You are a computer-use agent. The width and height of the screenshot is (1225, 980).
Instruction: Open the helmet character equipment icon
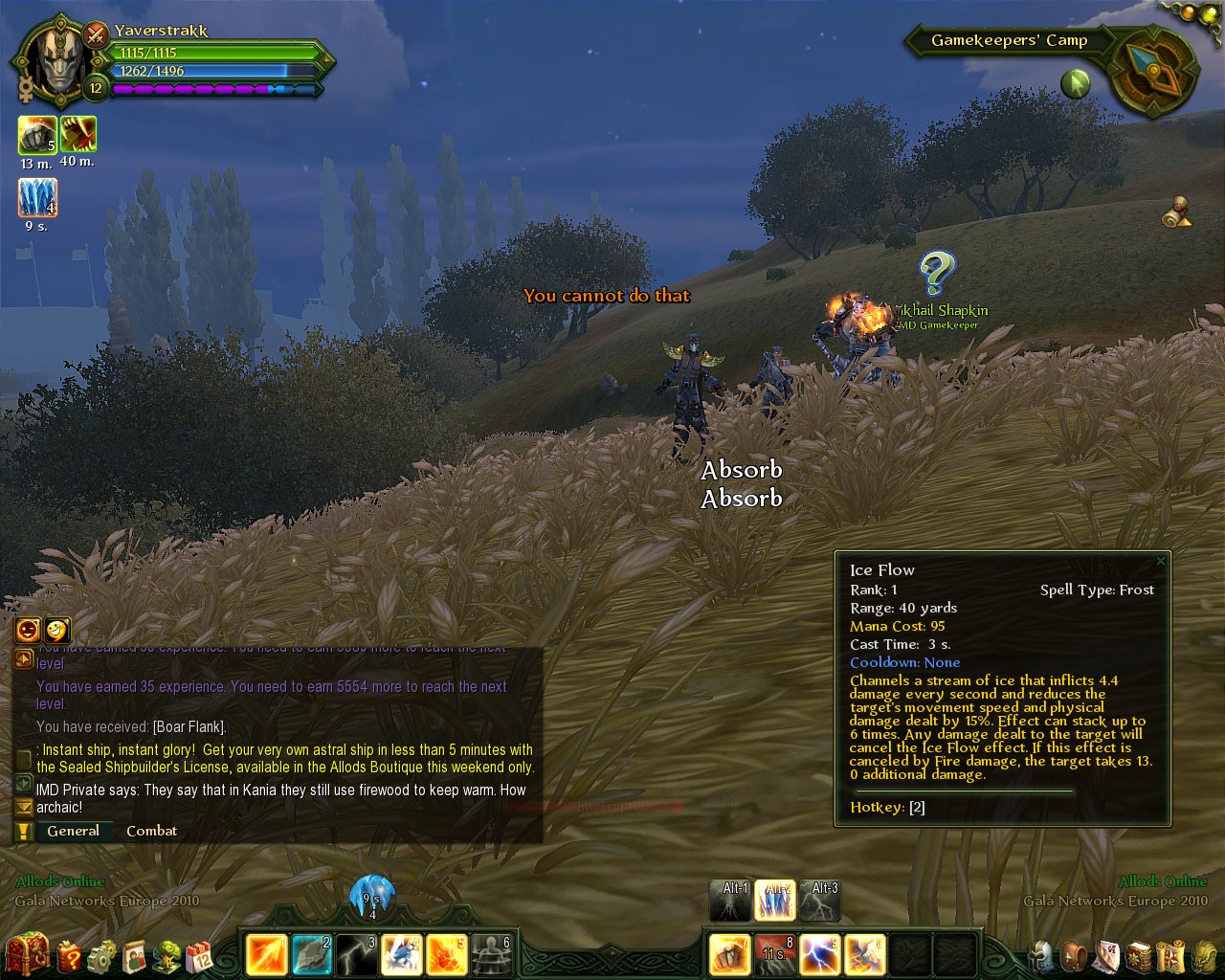click(1041, 955)
